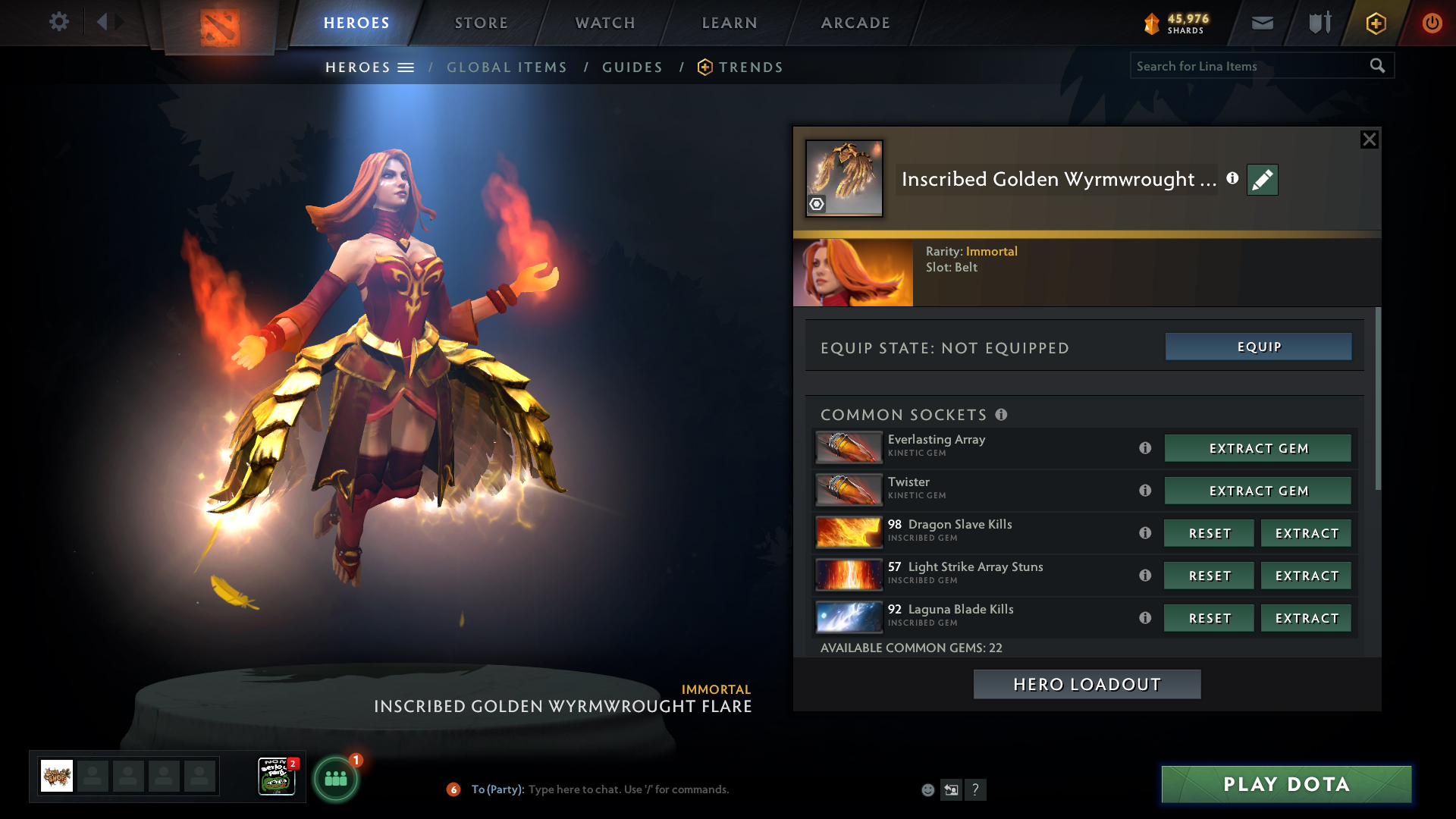This screenshot has width=1456, height=819.
Task: Show hero Trends page
Action: tap(750, 67)
